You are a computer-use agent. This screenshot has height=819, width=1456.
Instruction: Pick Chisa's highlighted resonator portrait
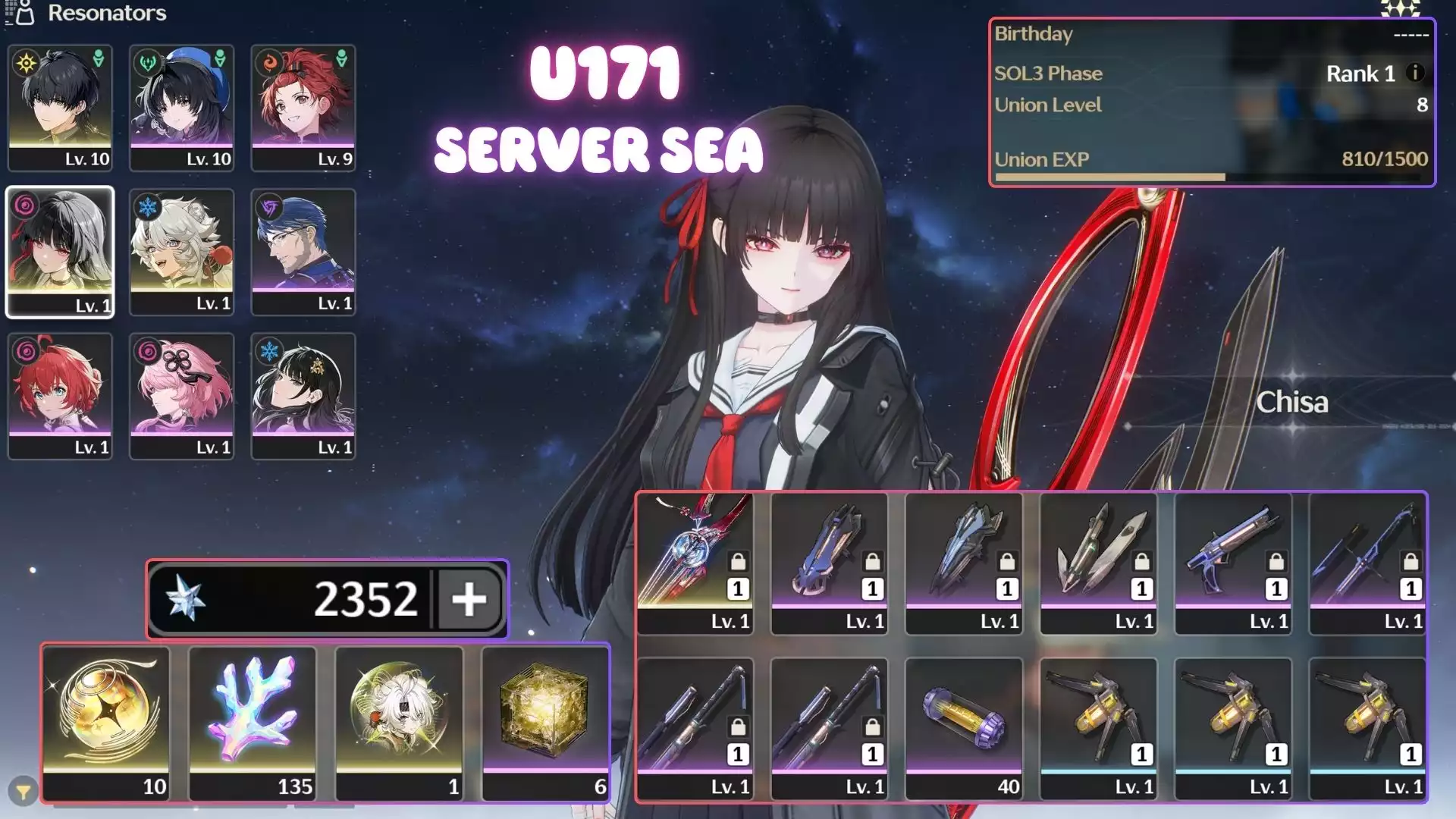[60, 252]
